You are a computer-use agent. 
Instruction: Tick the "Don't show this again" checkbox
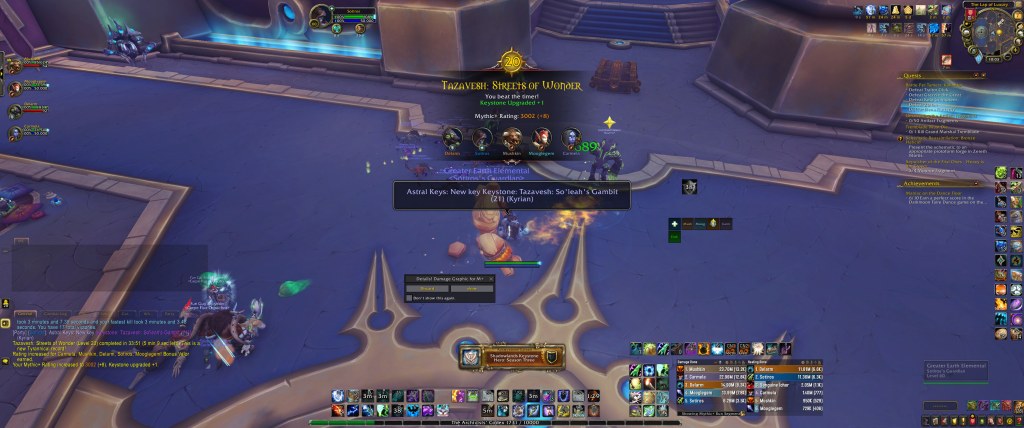(409, 298)
